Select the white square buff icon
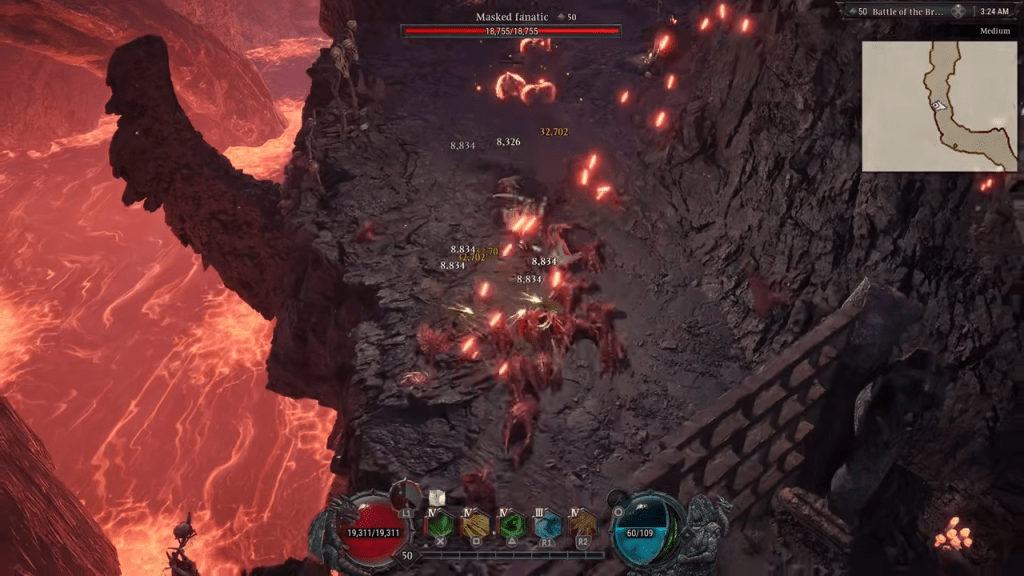Image resolution: width=1024 pixels, height=576 pixels. point(436,496)
